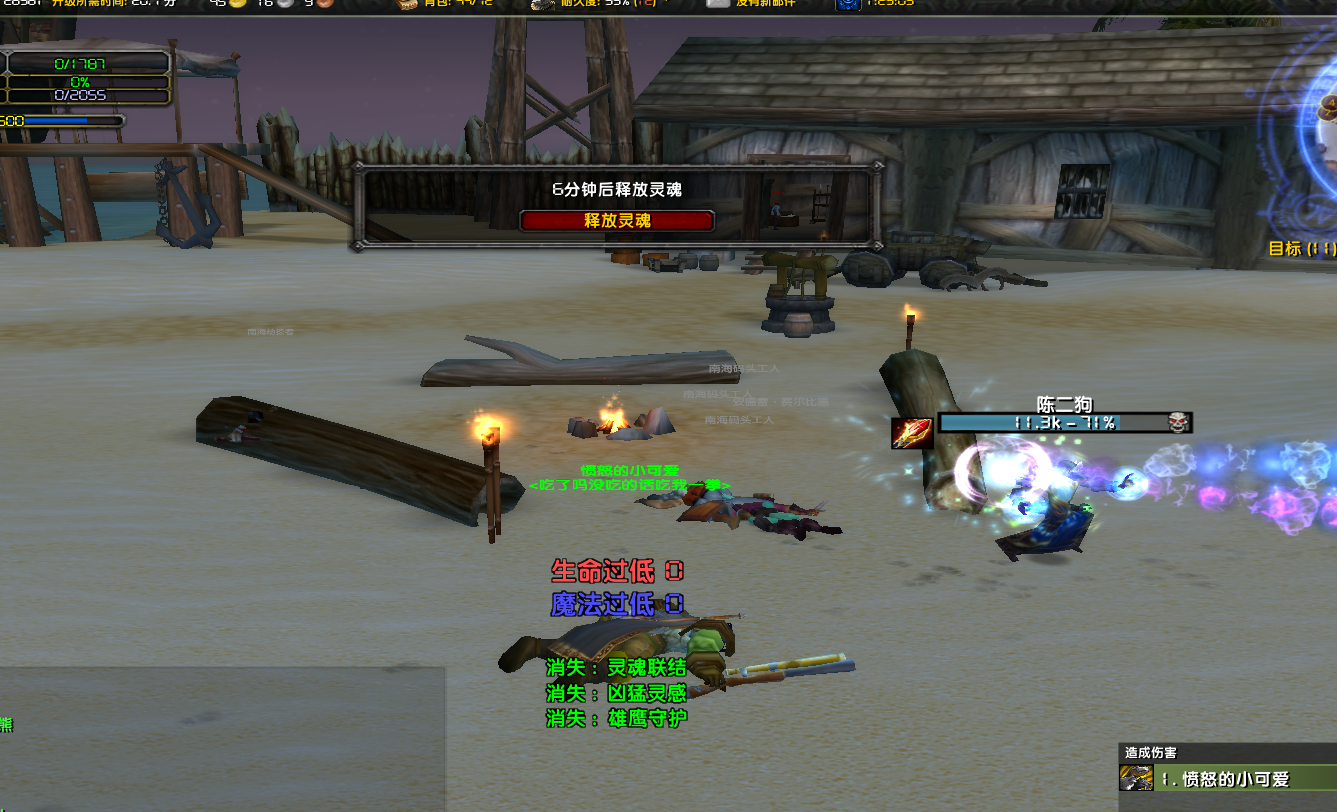Check the mail envelope on the top bar

tap(717, 4)
